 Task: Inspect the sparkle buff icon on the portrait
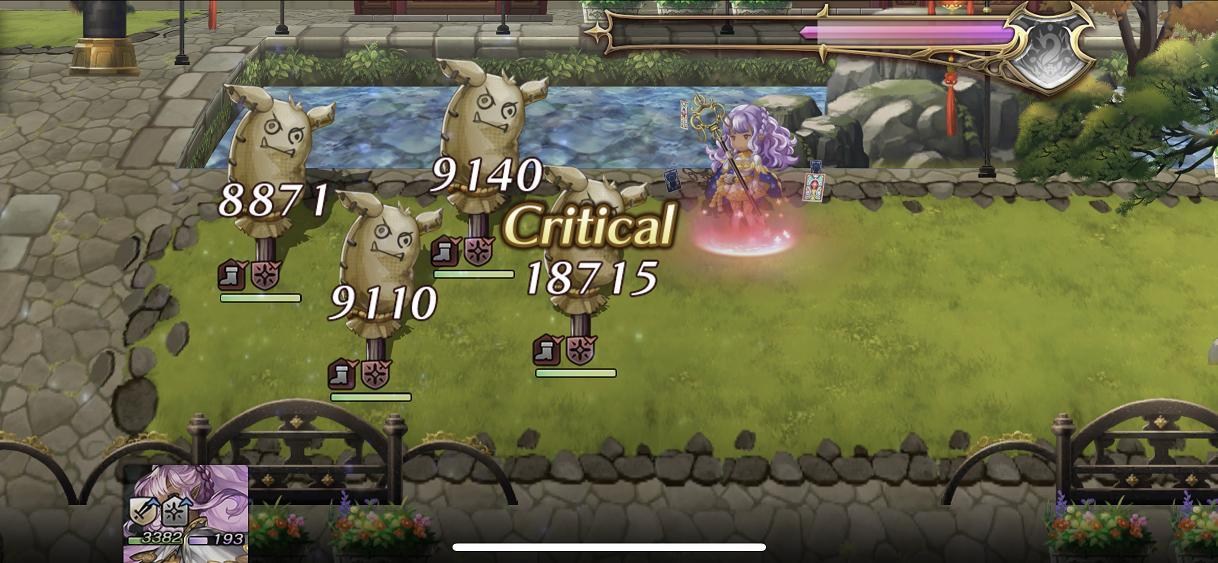coord(175,511)
